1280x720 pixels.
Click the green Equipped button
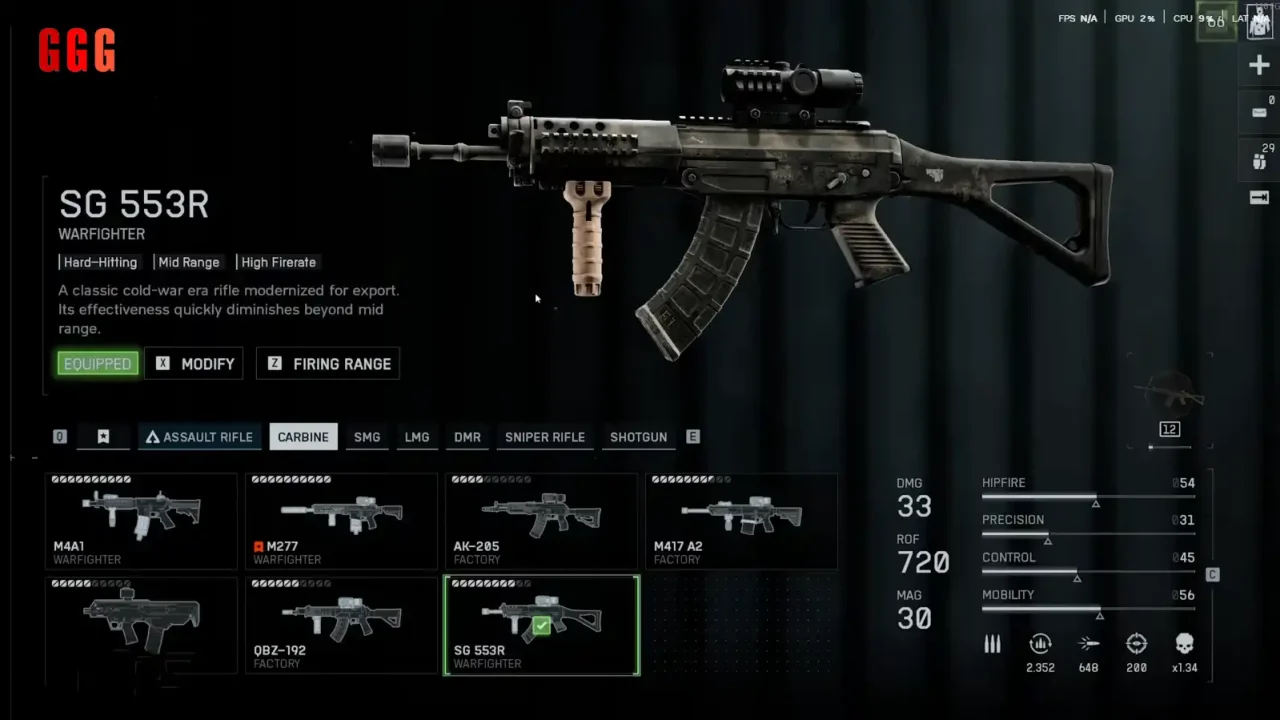pos(97,364)
